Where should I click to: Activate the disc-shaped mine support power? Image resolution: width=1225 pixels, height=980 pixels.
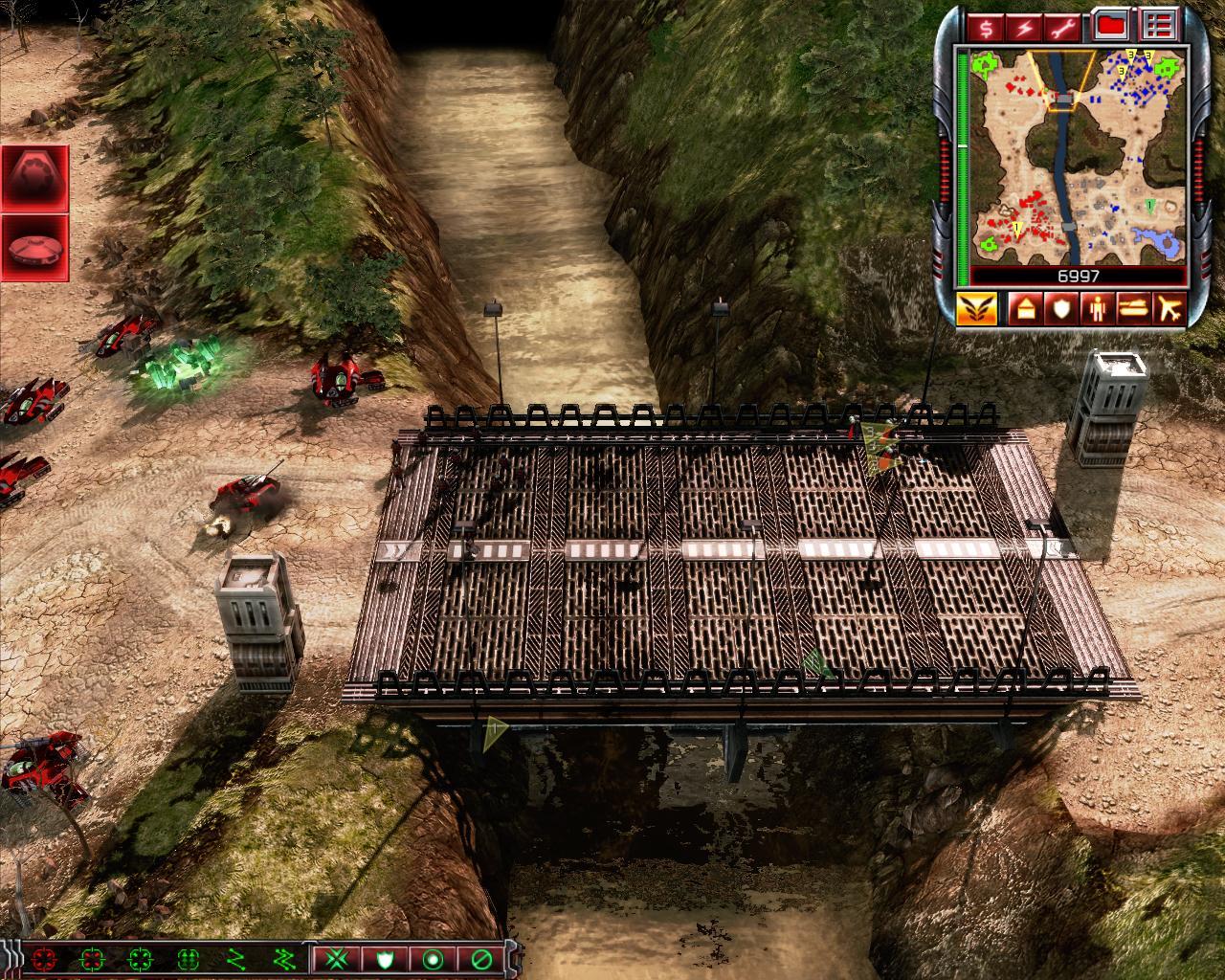click(x=34, y=248)
